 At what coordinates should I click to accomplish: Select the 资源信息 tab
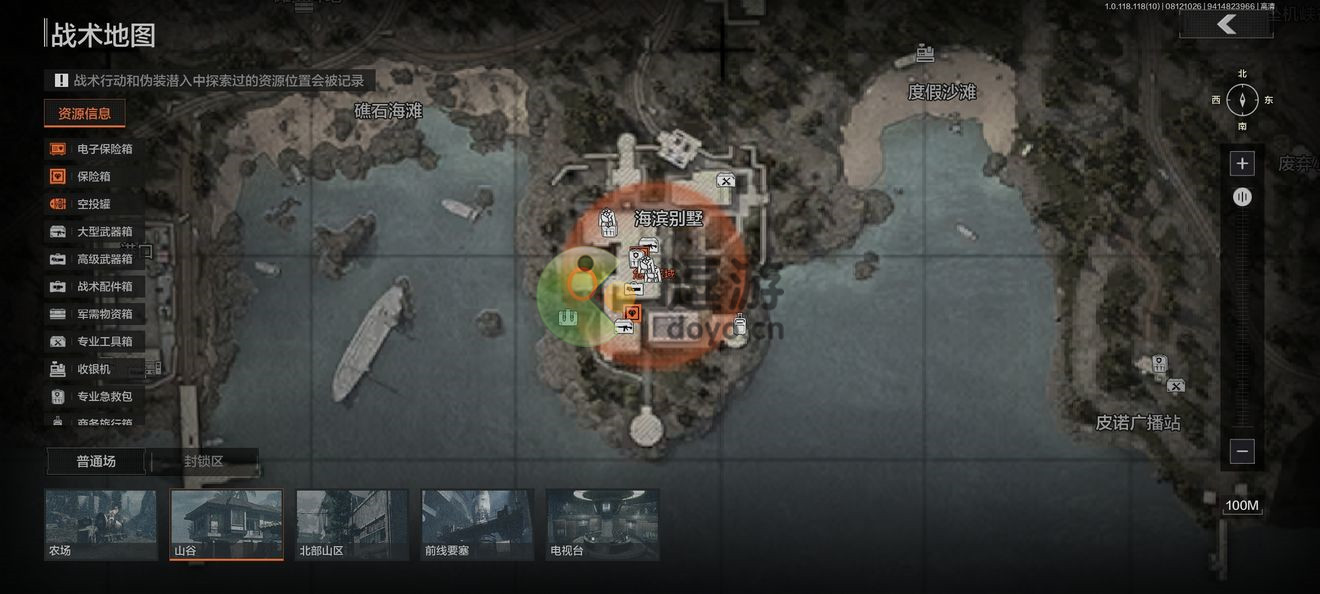tap(85, 113)
